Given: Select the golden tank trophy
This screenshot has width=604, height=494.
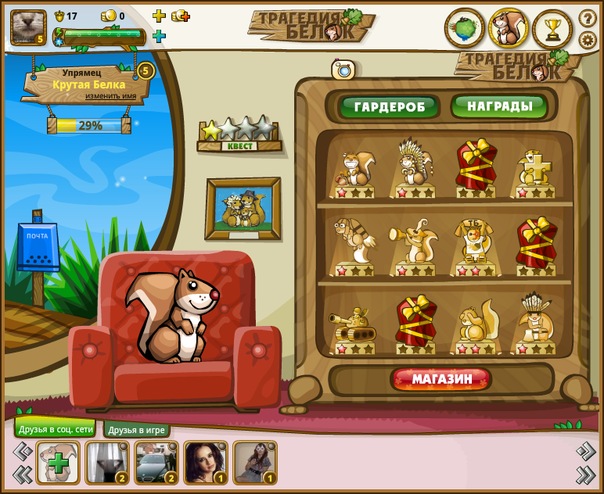Looking at the screenshot, I should click(x=351, y=327).
